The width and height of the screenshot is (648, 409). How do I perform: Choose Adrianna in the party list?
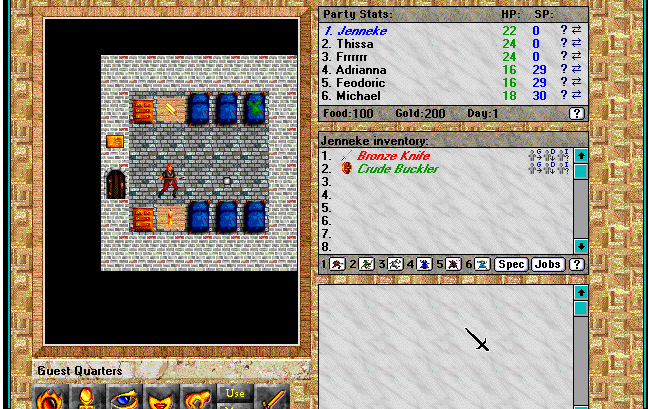click(354, 70)
